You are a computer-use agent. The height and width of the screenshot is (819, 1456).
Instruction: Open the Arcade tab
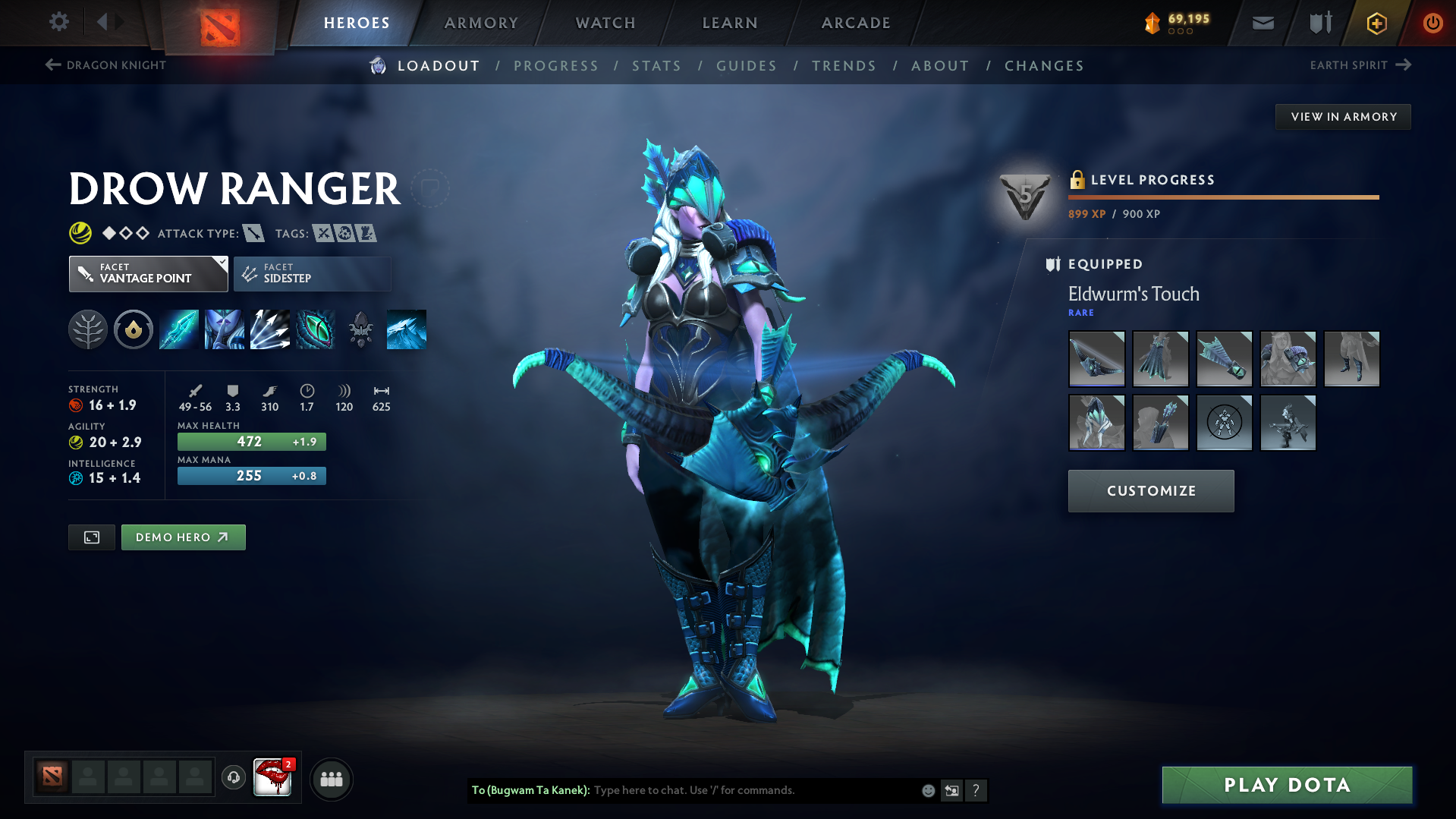[856, 23]
